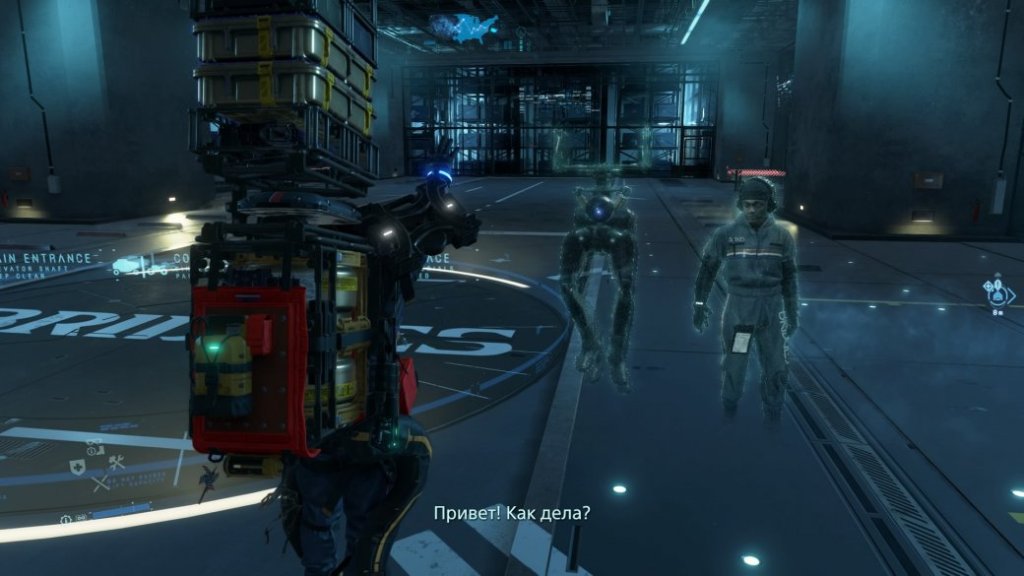Select the objective waypoint marker showing 8m
The image size is (1024, 576).
click(x=999, y=294)
